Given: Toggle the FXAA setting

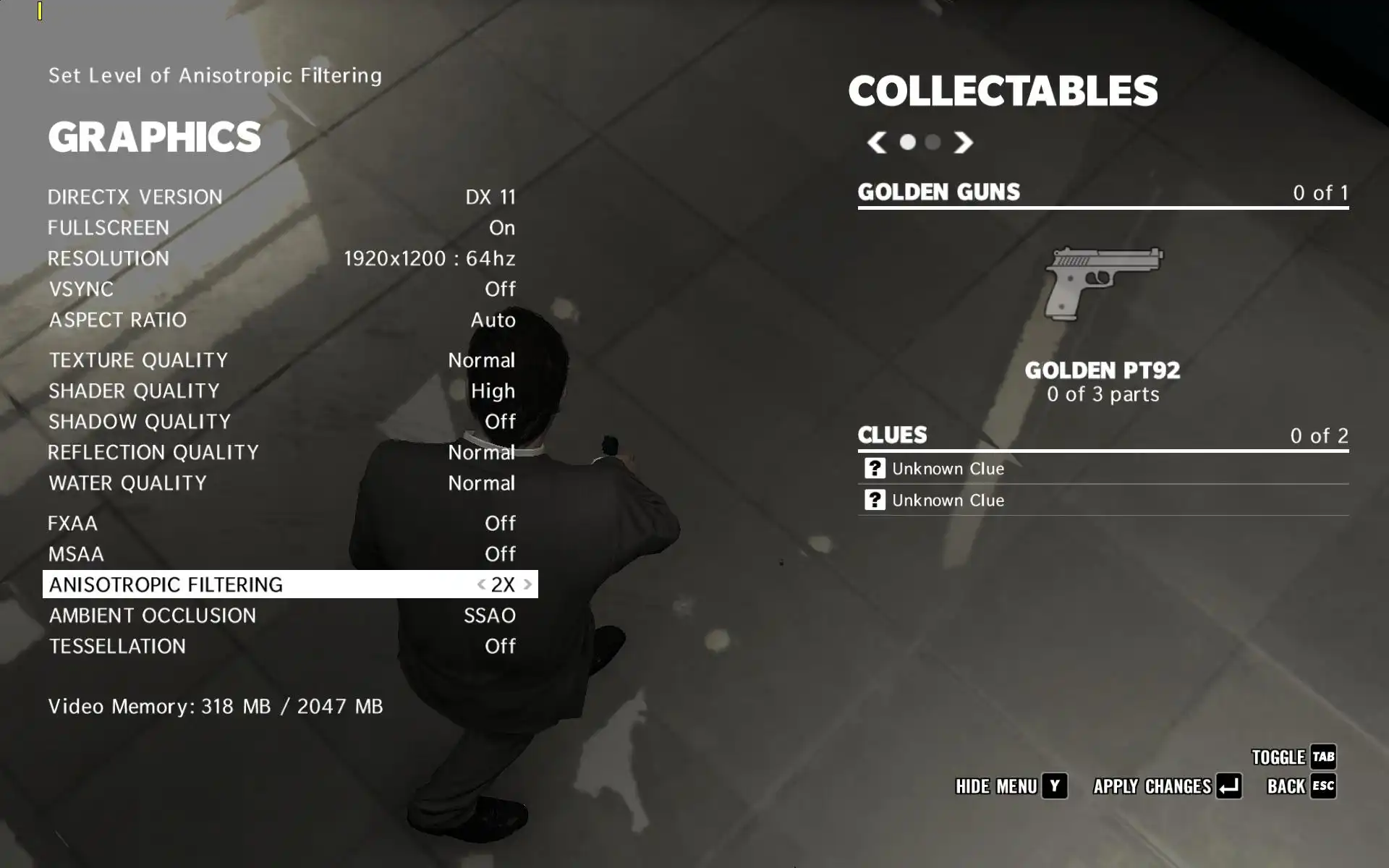Looking at the screenshot, I should (282, 523).
